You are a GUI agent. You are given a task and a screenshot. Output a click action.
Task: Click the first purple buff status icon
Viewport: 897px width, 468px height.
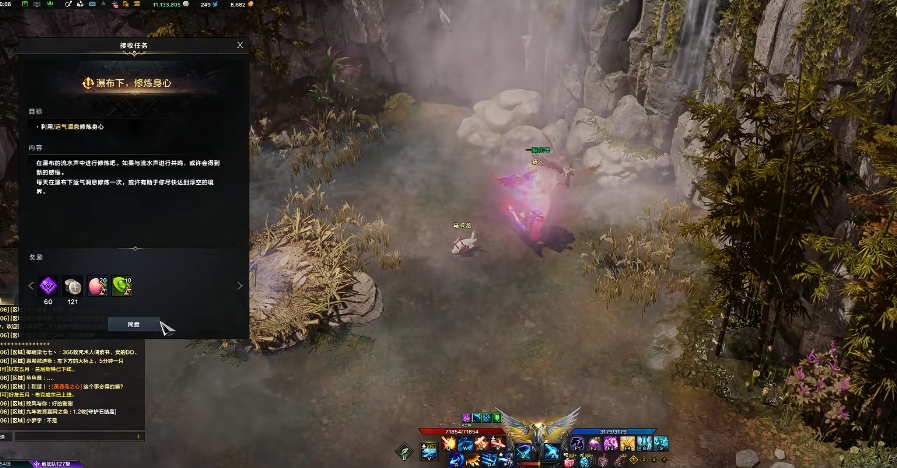pos(466,416)
